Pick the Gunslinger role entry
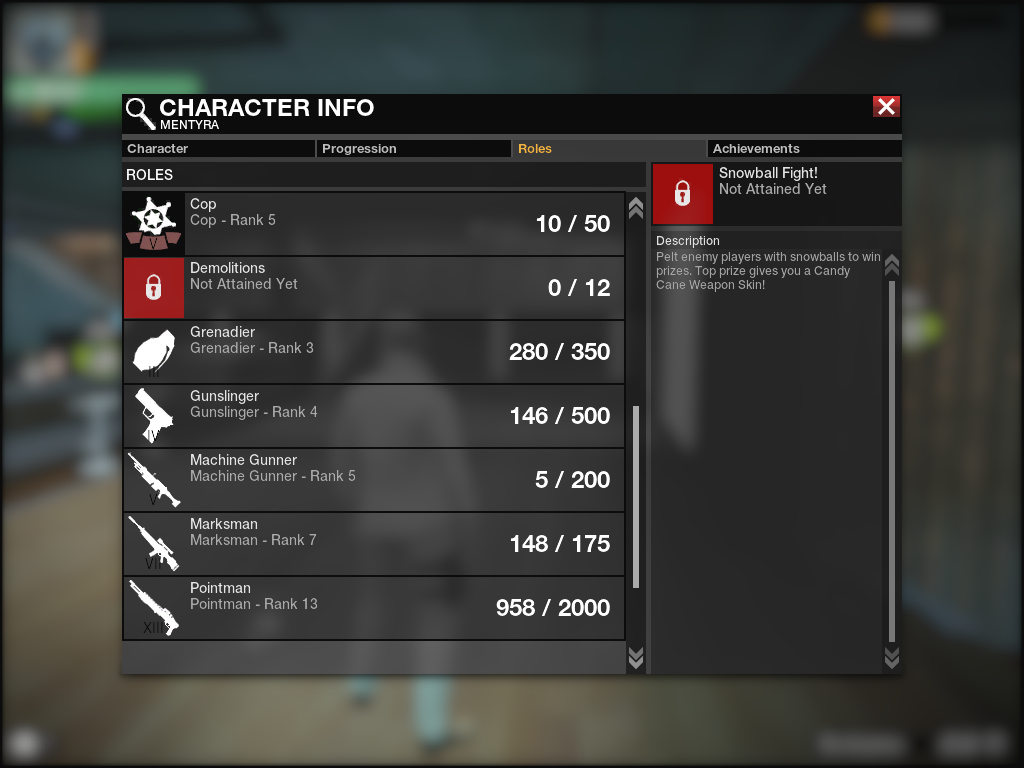The height and width of the screenshot is (768, 1024). (x=374, y=416)
